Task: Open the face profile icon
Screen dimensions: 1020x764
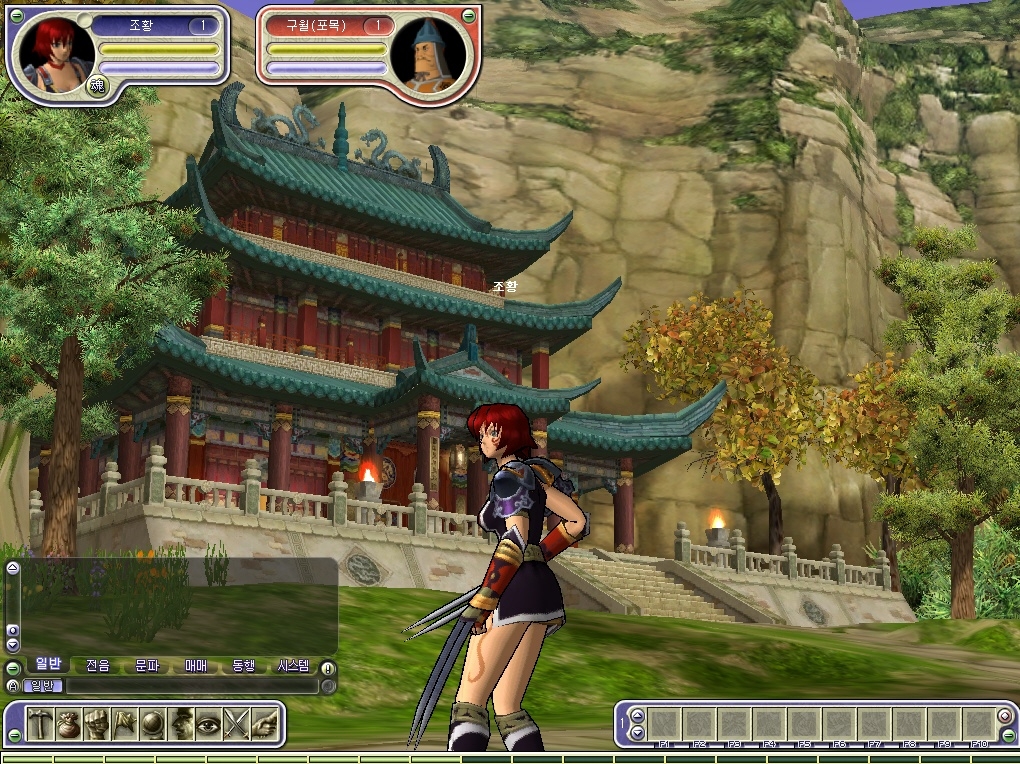Action: pyautogui.click(x=181, y=724)
